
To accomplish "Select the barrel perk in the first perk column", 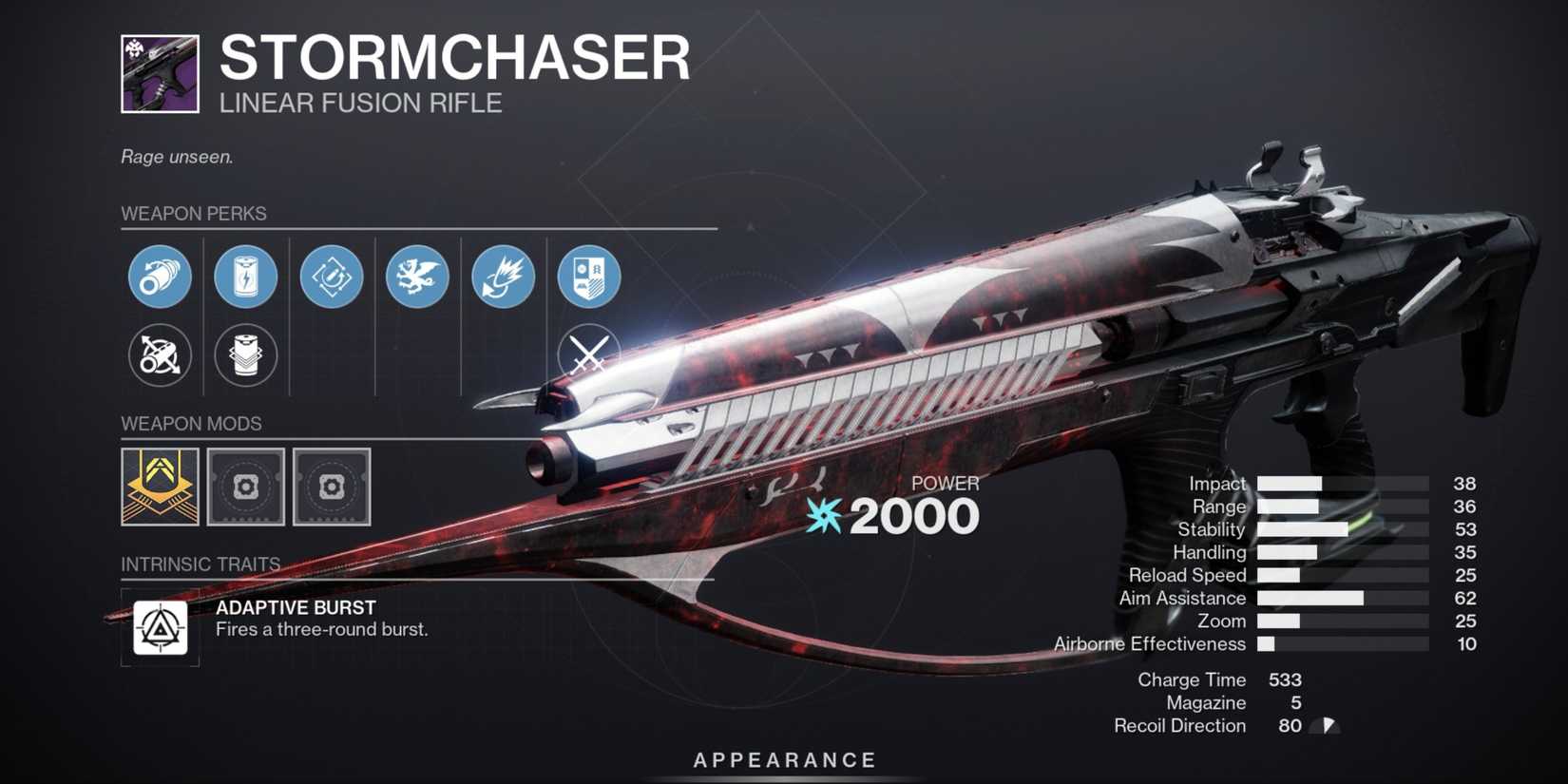I will (160, 277).
